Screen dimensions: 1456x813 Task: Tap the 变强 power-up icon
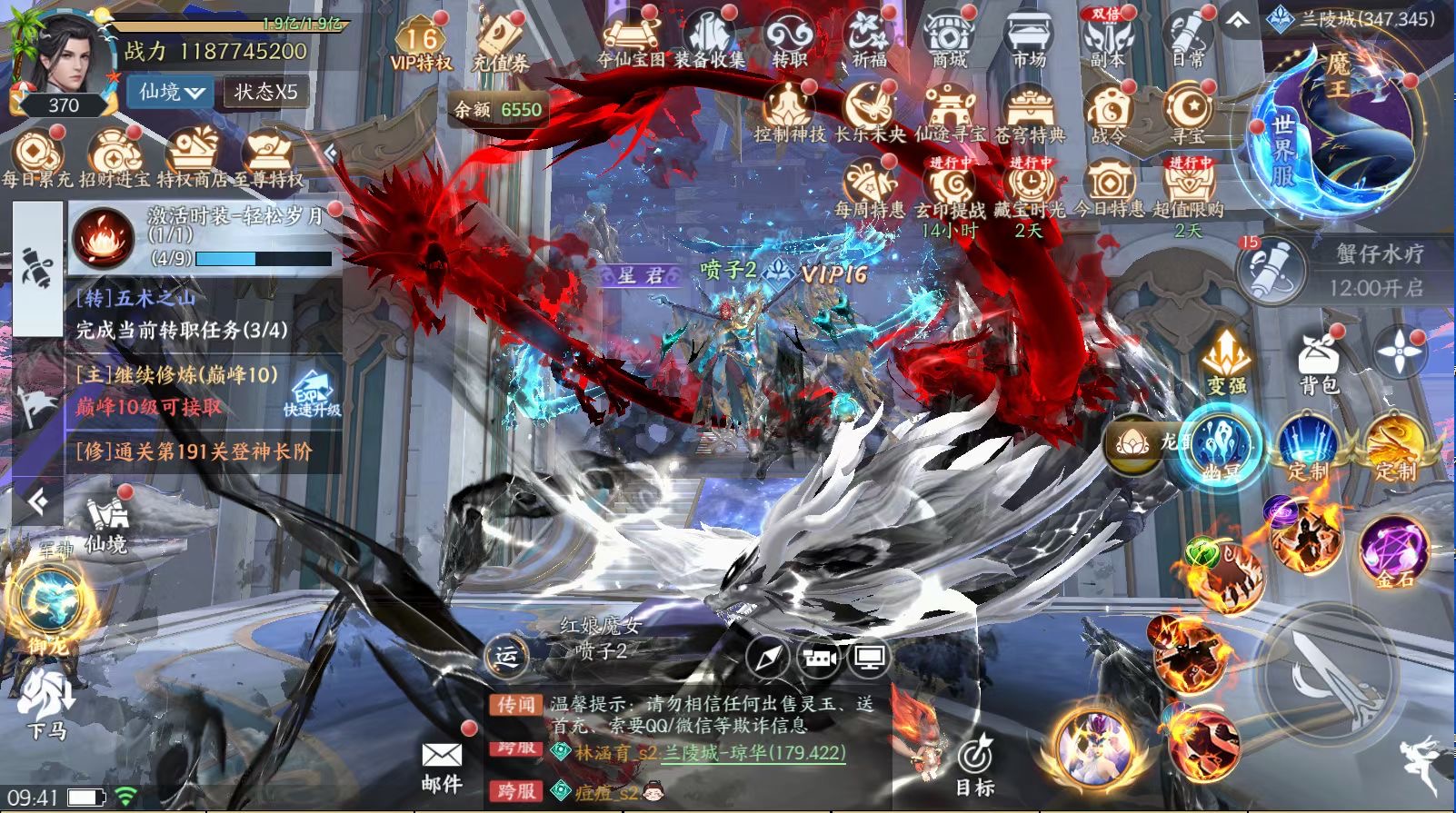click(1227, 362)
